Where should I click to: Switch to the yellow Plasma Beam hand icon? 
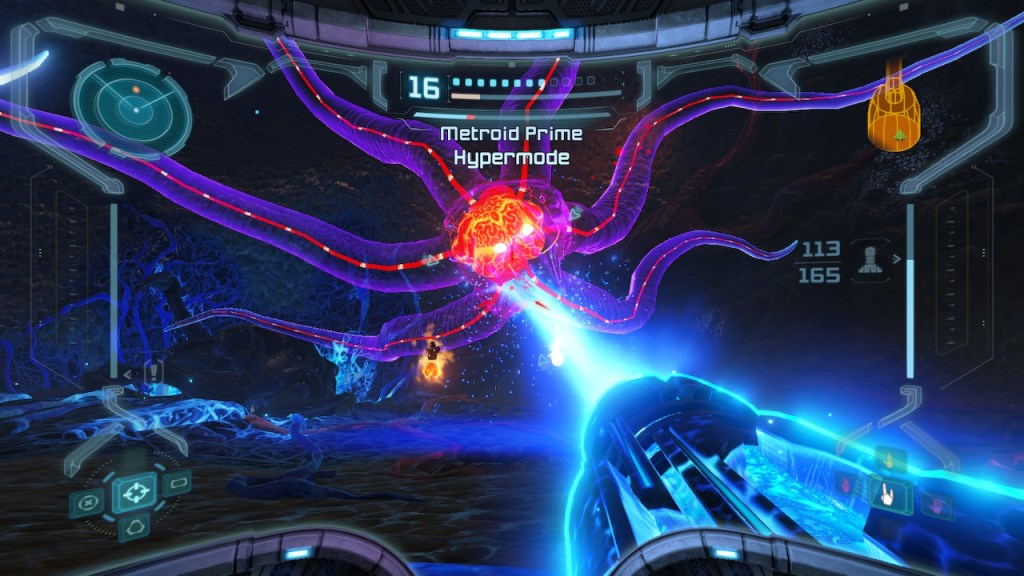[887, 461]
